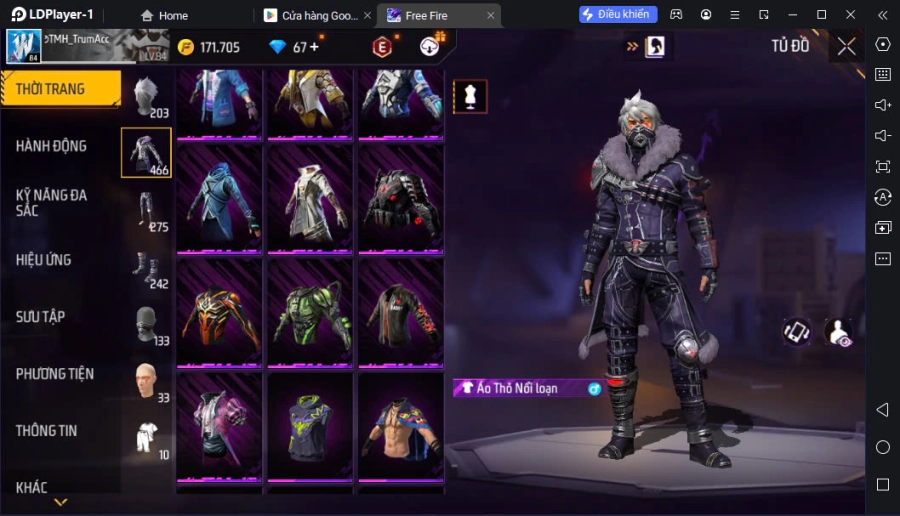Pick the face mask subcategory showing 133
900x516 pixels.
coord(146,325)
